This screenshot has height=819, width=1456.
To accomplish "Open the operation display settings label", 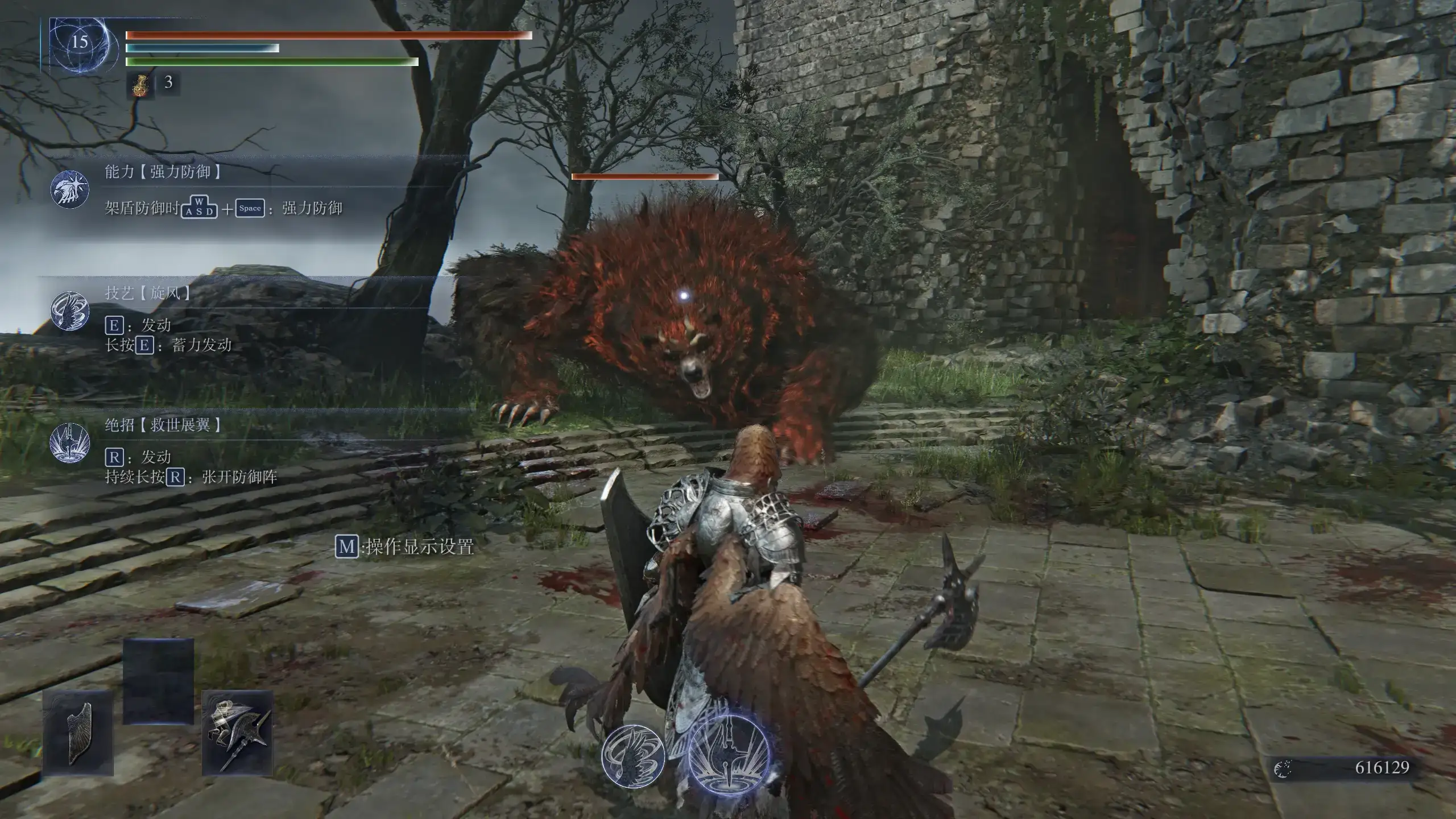I will pyautogui.click(x=404, y=547).
